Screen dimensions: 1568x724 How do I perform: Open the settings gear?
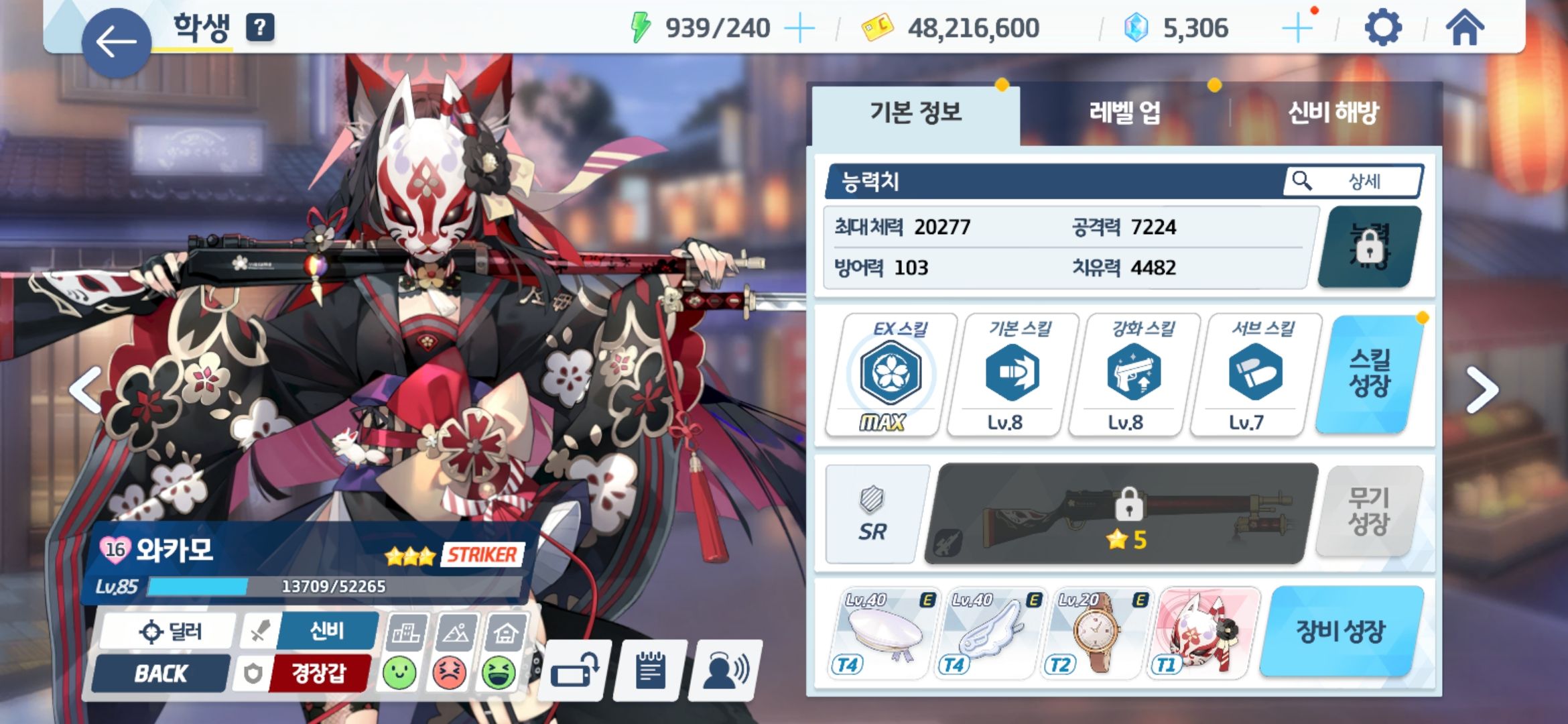(x=1382, y=27)
